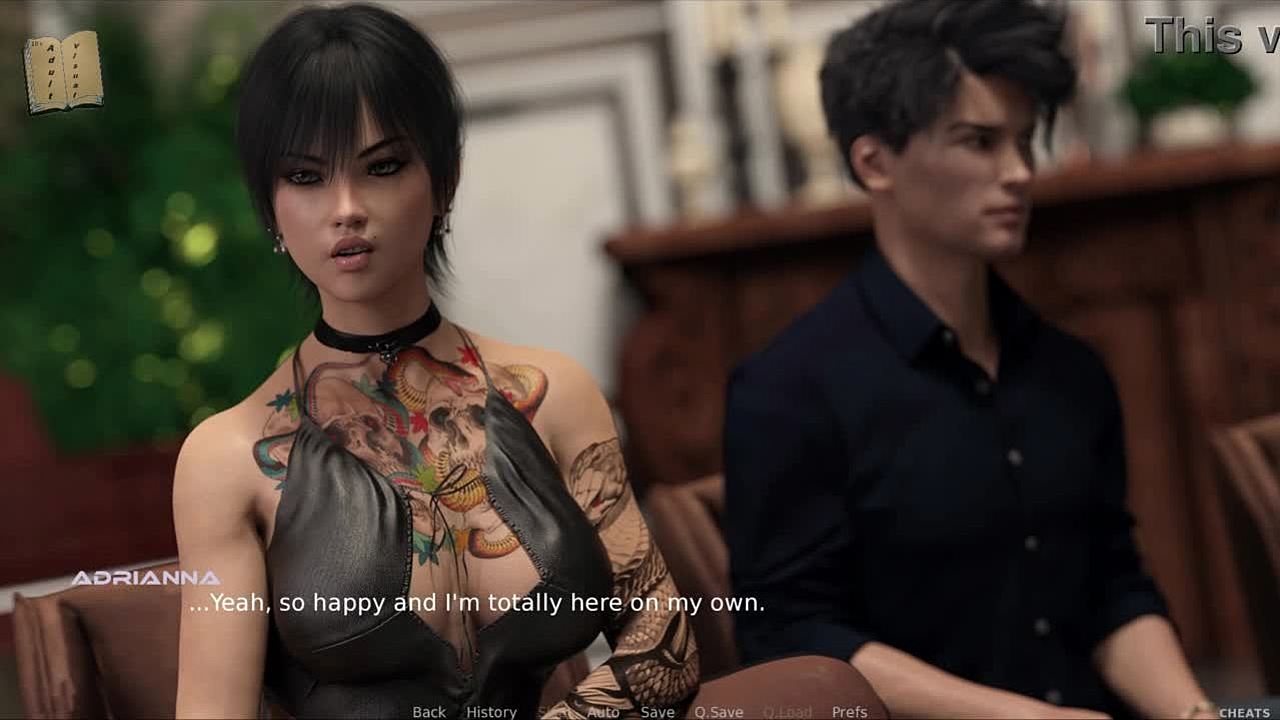Open the dialogue History log
This screenshot has width=1280, height=720.
(x=491, y=712)
